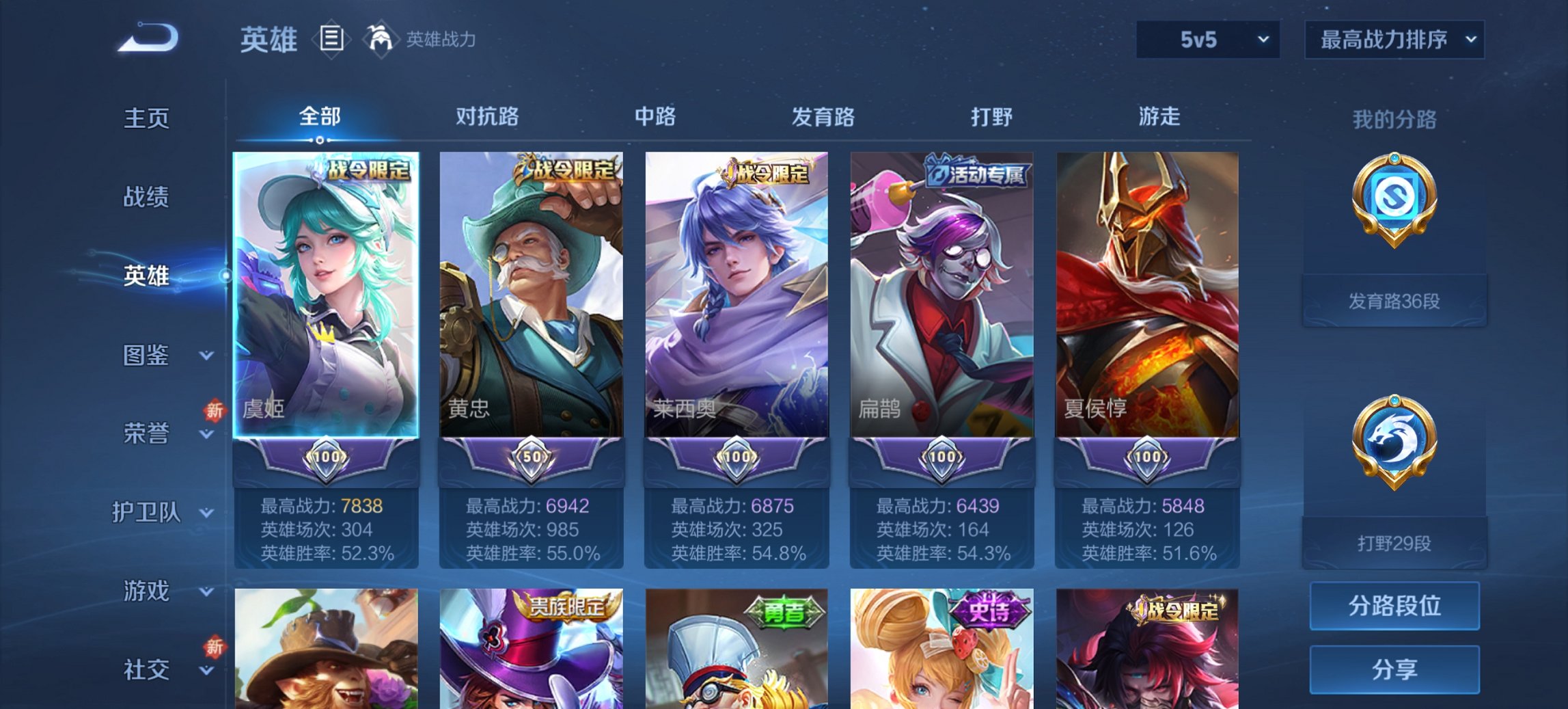Switch to the 打野 tab
This screenshot has width=1568, height=709.
[x=990, y=117]
